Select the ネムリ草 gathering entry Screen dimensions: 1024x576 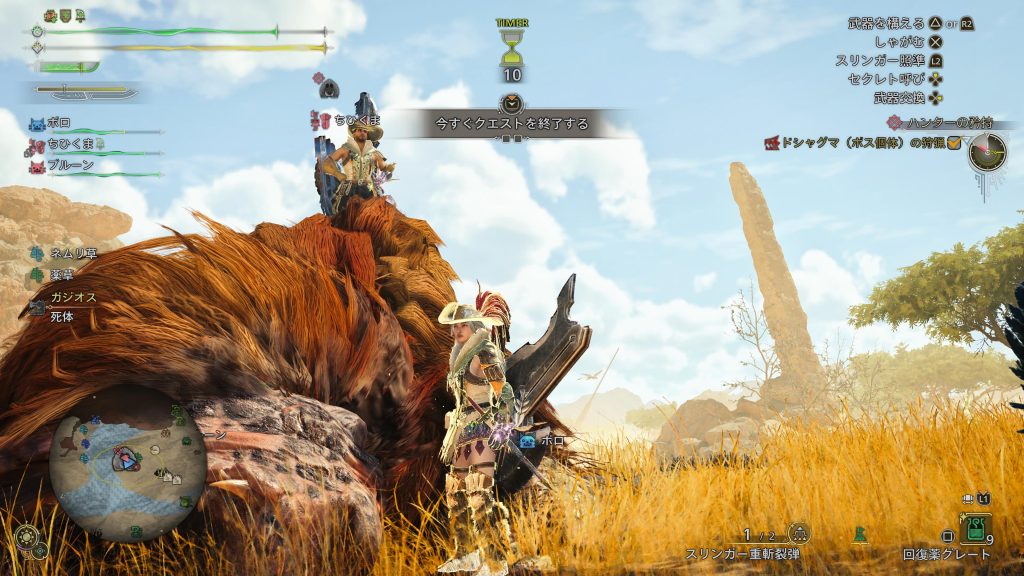(68, 253)
